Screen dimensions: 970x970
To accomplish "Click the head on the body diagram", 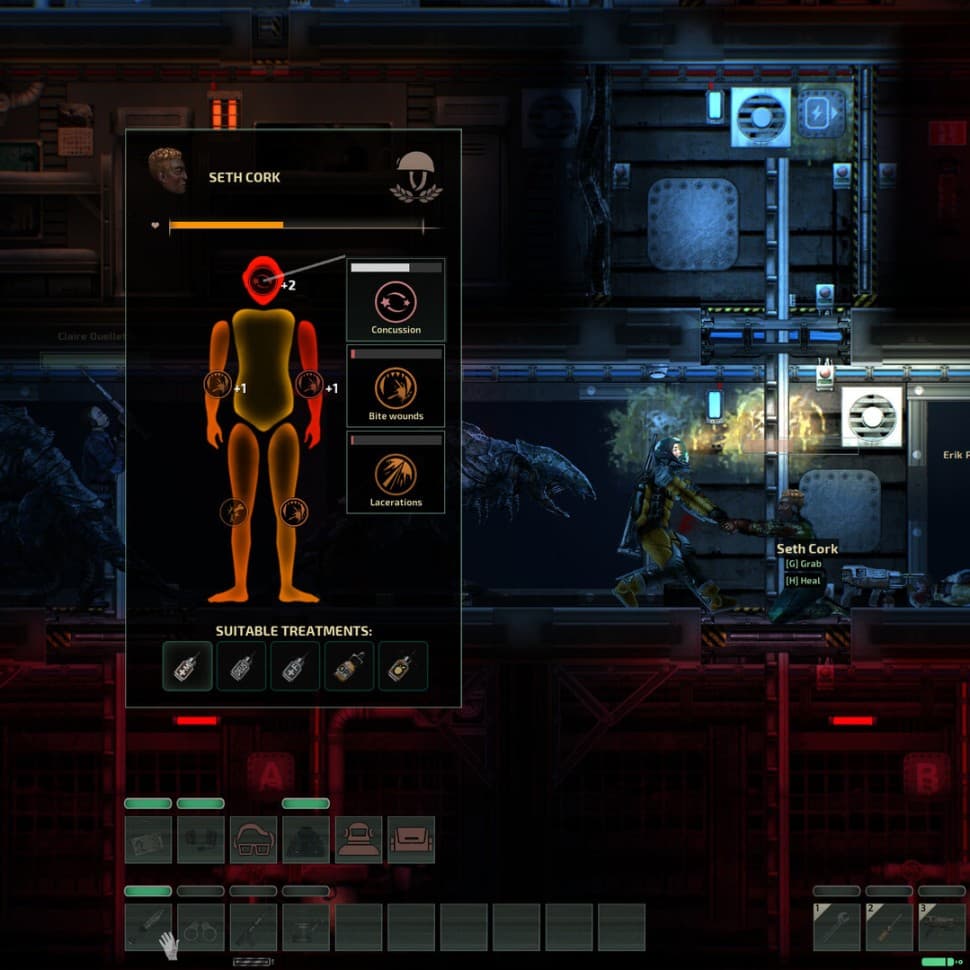I will pyautogui.click(x=264, y=280).
